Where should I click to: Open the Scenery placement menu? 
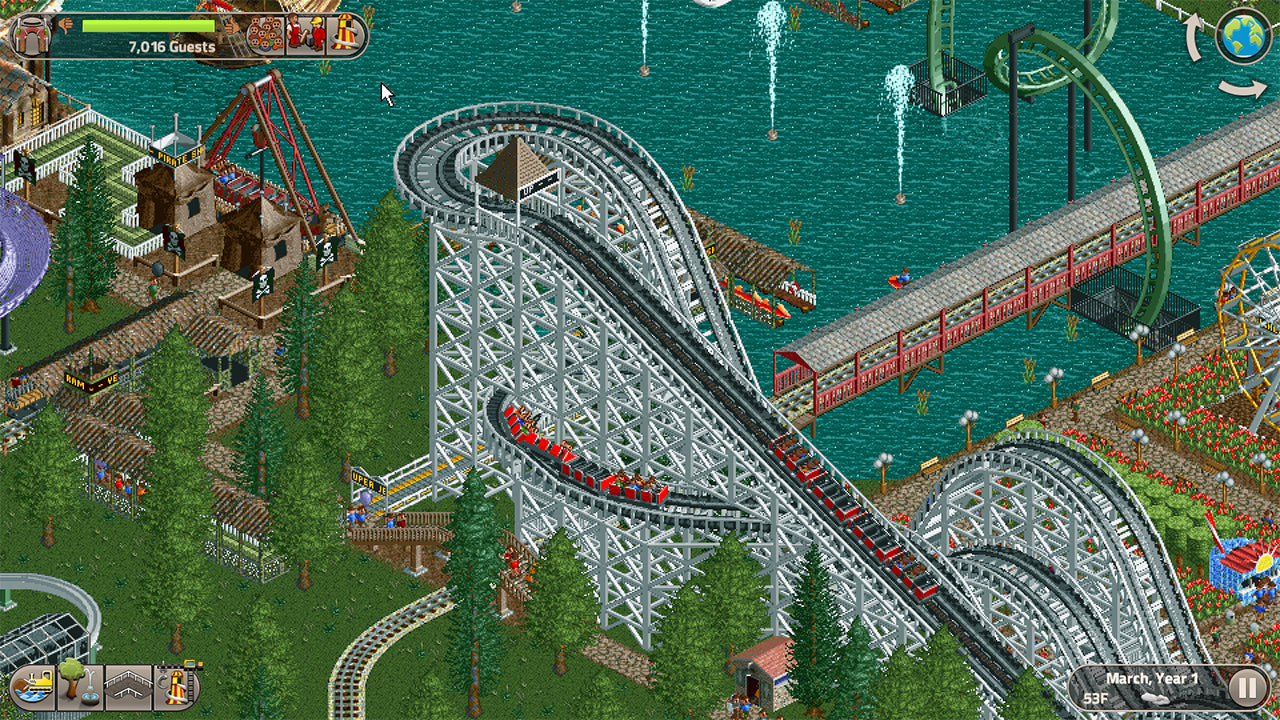pyautogui.click(x=78, y=687)
